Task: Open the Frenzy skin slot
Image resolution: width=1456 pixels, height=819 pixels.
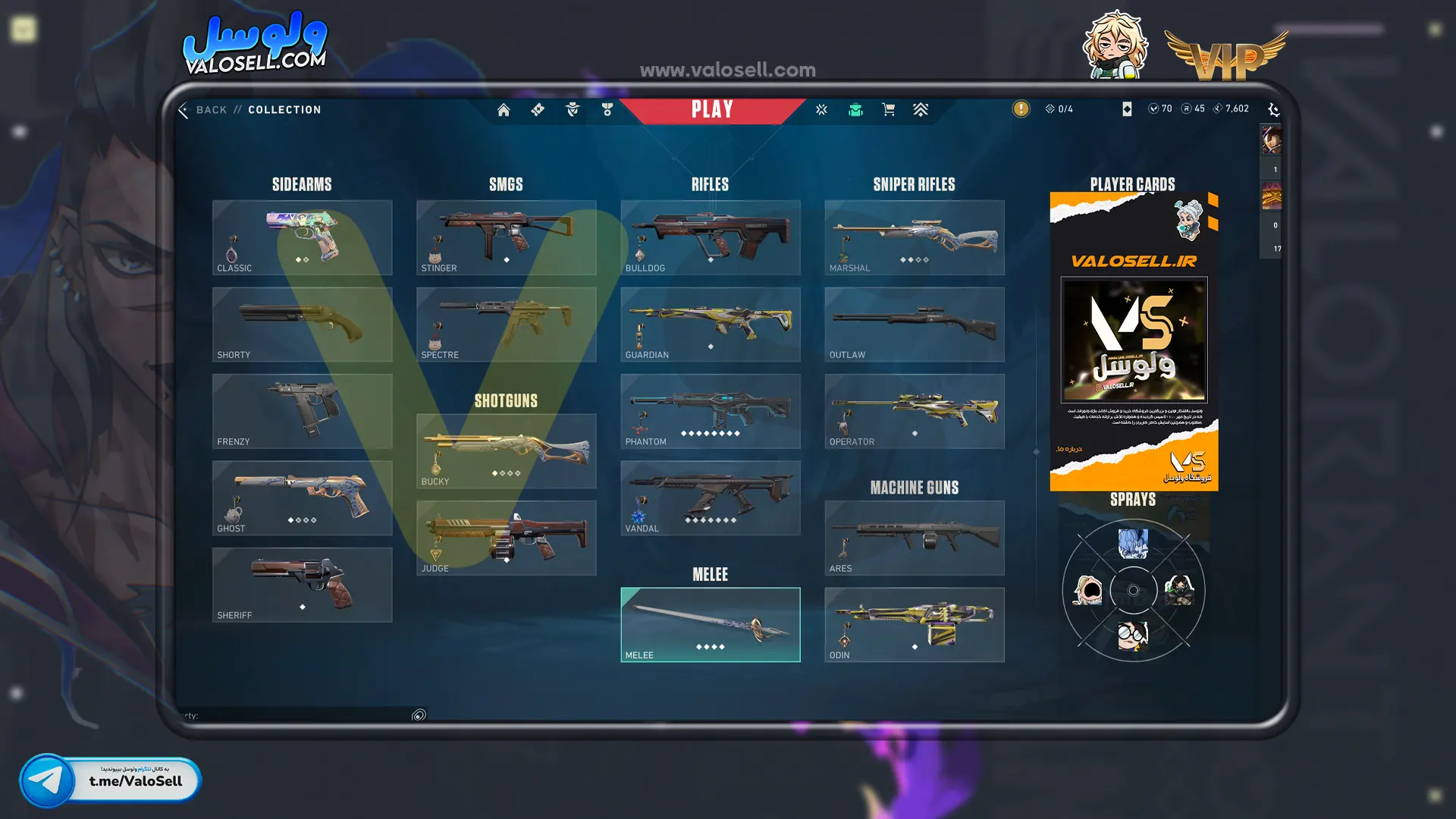Action: pos(302,411)
